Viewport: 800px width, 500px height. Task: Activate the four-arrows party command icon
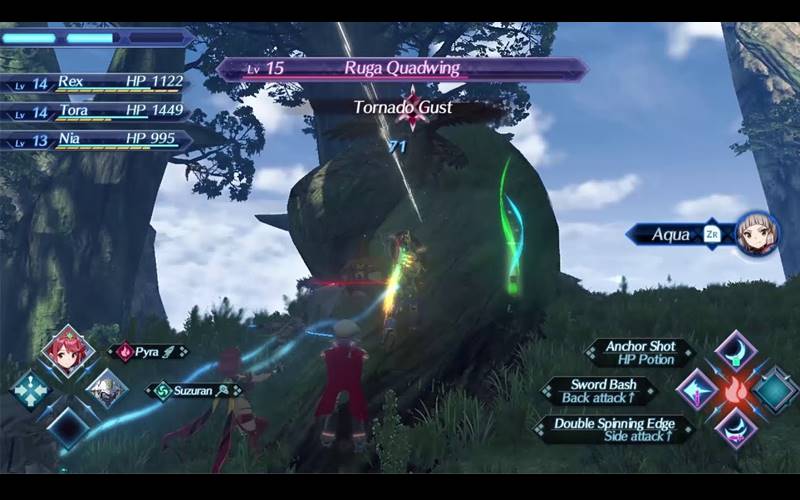(x=29, y=389)
